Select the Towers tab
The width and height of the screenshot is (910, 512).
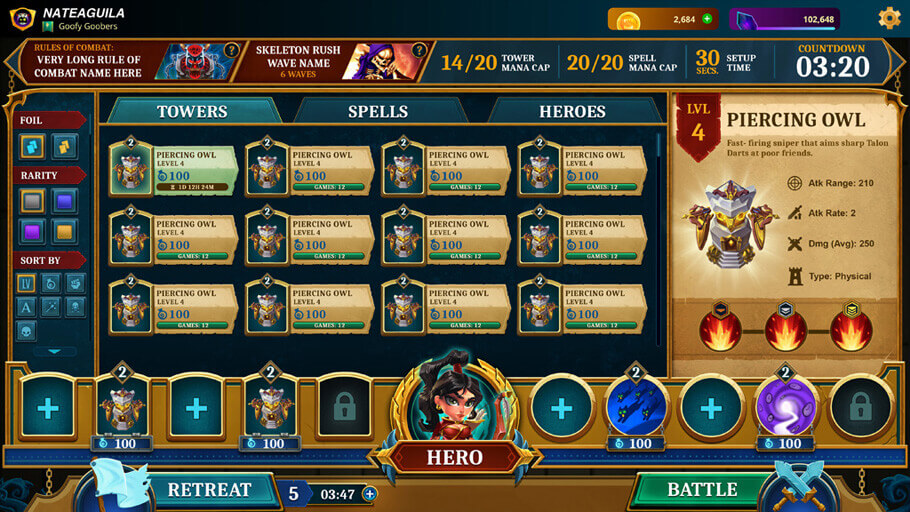click(192, 111)
